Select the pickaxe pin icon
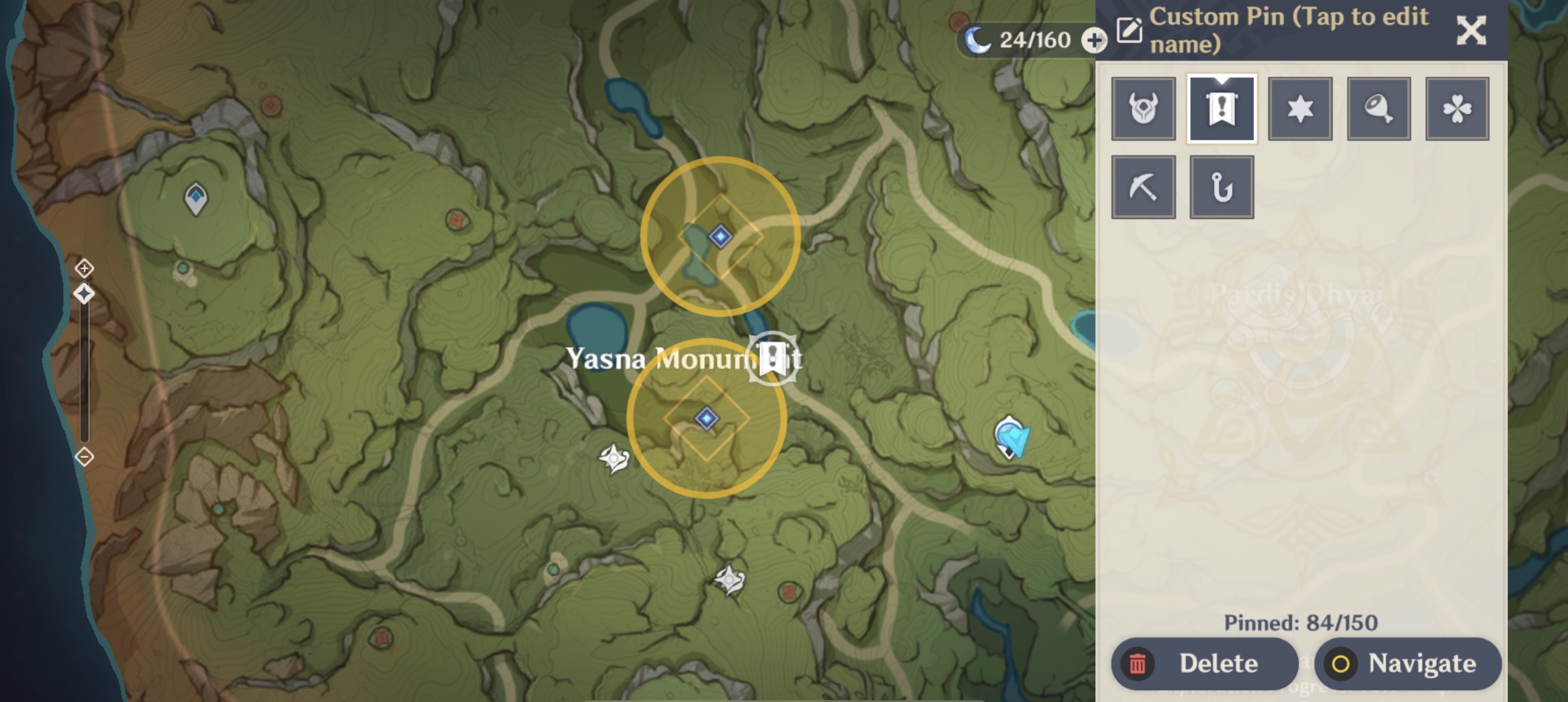 [1143, 186]
